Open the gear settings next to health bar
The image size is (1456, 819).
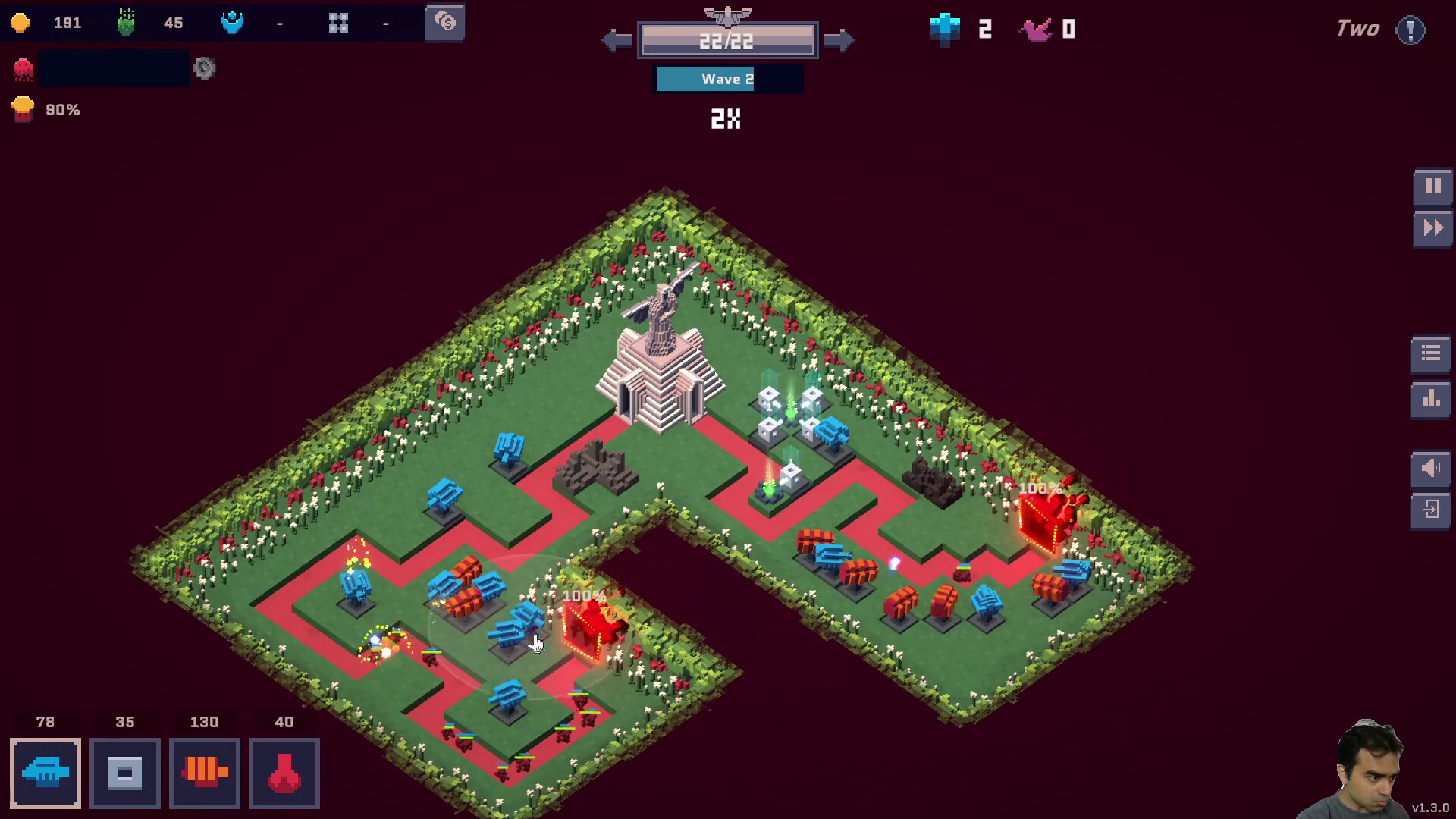pyautogui.click(x=203, y=69)
